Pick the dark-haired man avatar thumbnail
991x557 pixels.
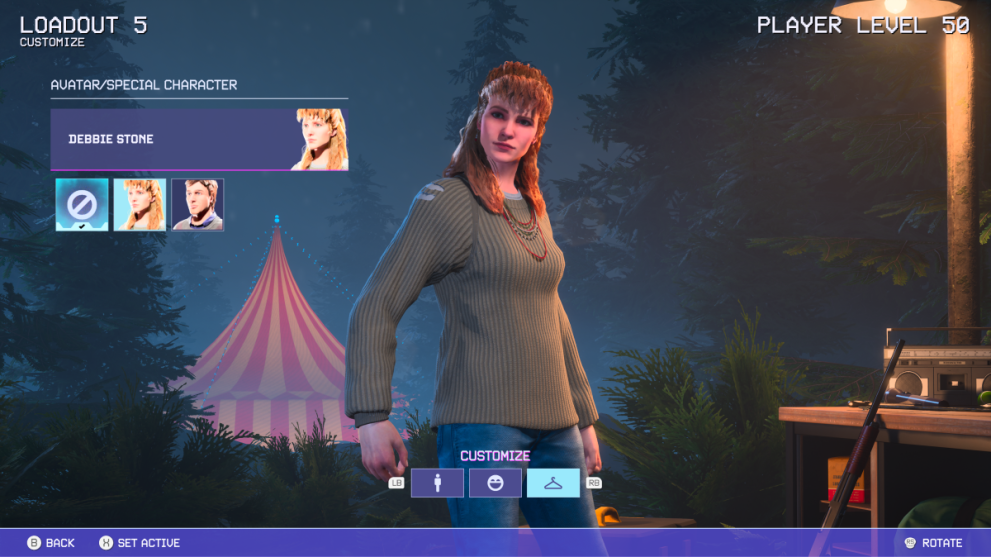click(x=198, y=205)
